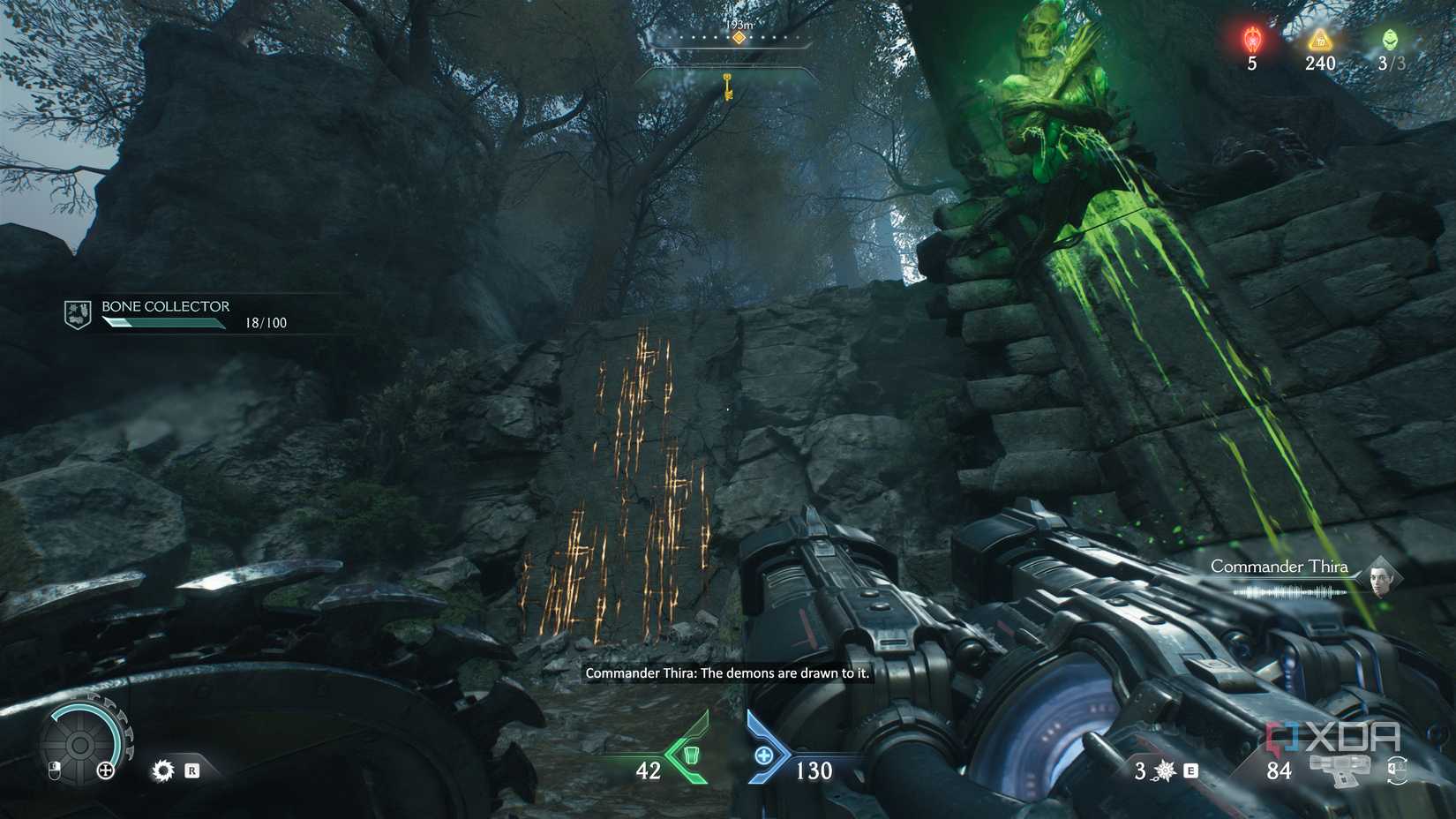
Task: Select the shield saw gauge
Action: tap(81, 746)
